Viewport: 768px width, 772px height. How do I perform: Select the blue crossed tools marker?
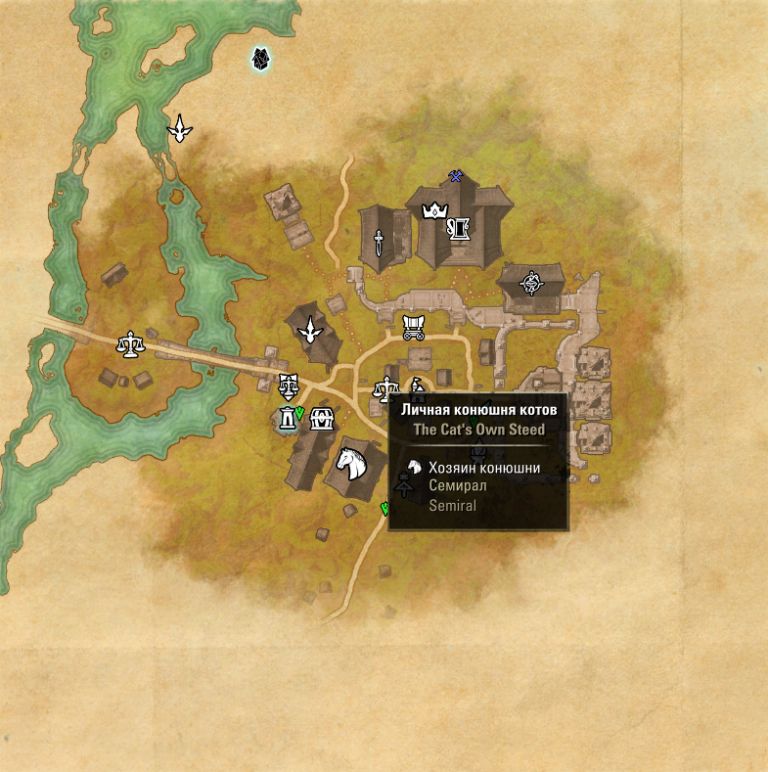tap(456, 177)
